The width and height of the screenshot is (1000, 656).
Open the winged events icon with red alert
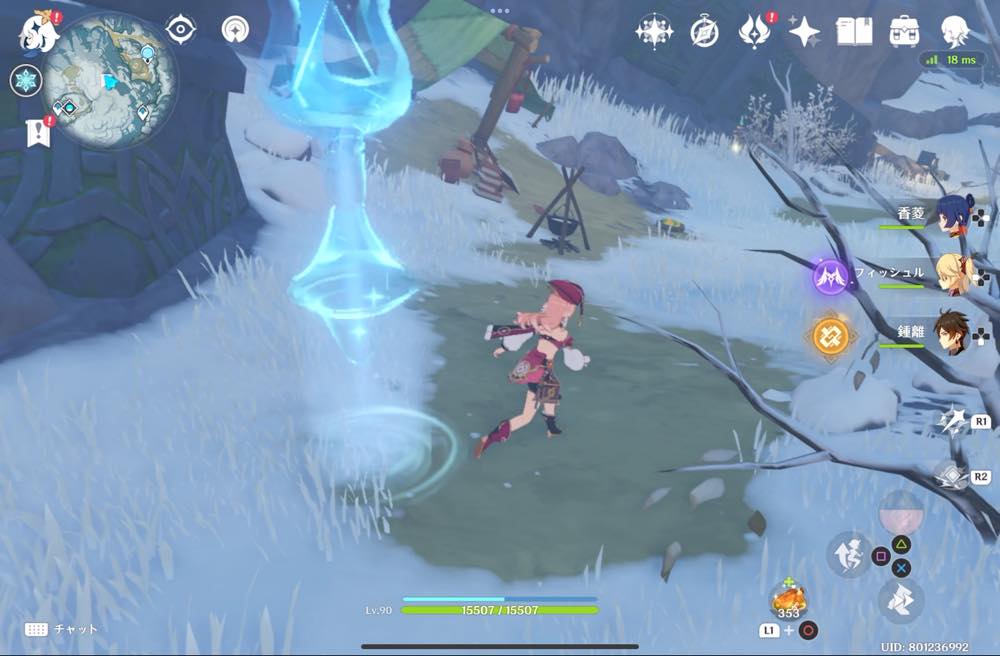[x=754, y=31]
